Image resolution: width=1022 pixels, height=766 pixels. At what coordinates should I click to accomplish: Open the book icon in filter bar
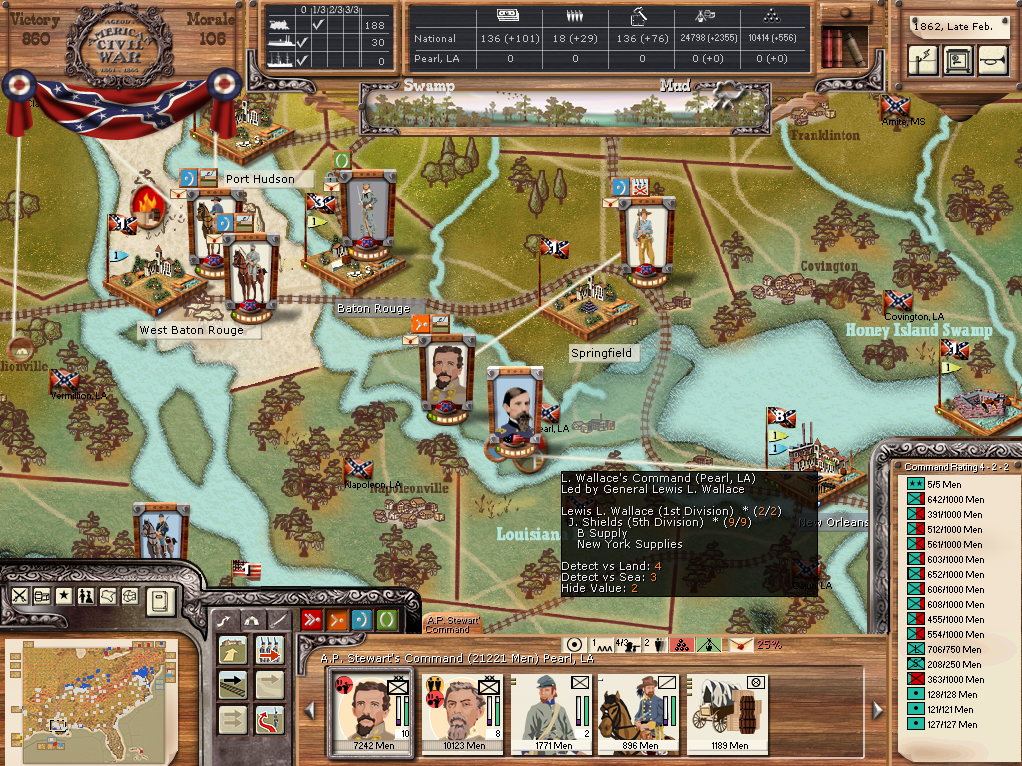pos(159,601)
